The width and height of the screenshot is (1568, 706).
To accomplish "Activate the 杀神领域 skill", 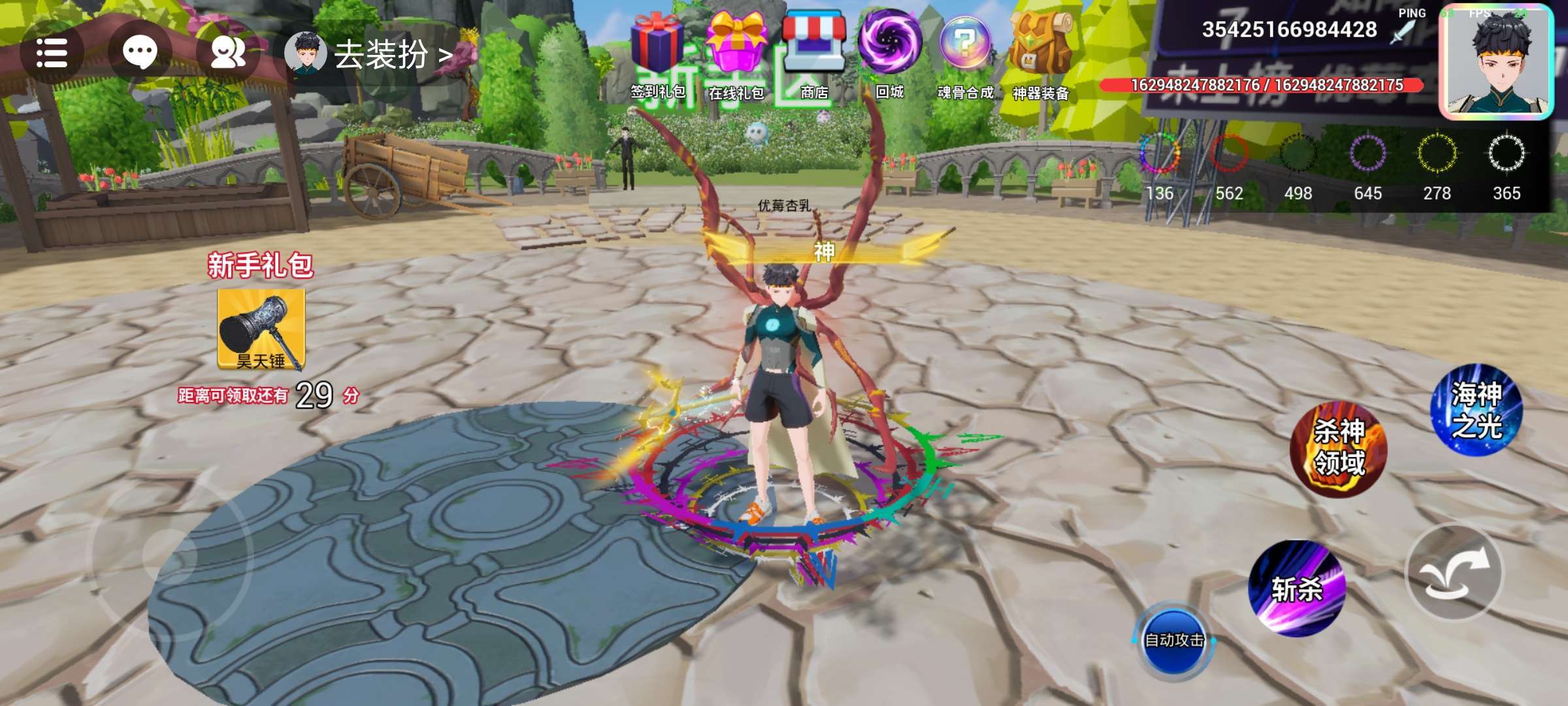I will pos(1338,449).
